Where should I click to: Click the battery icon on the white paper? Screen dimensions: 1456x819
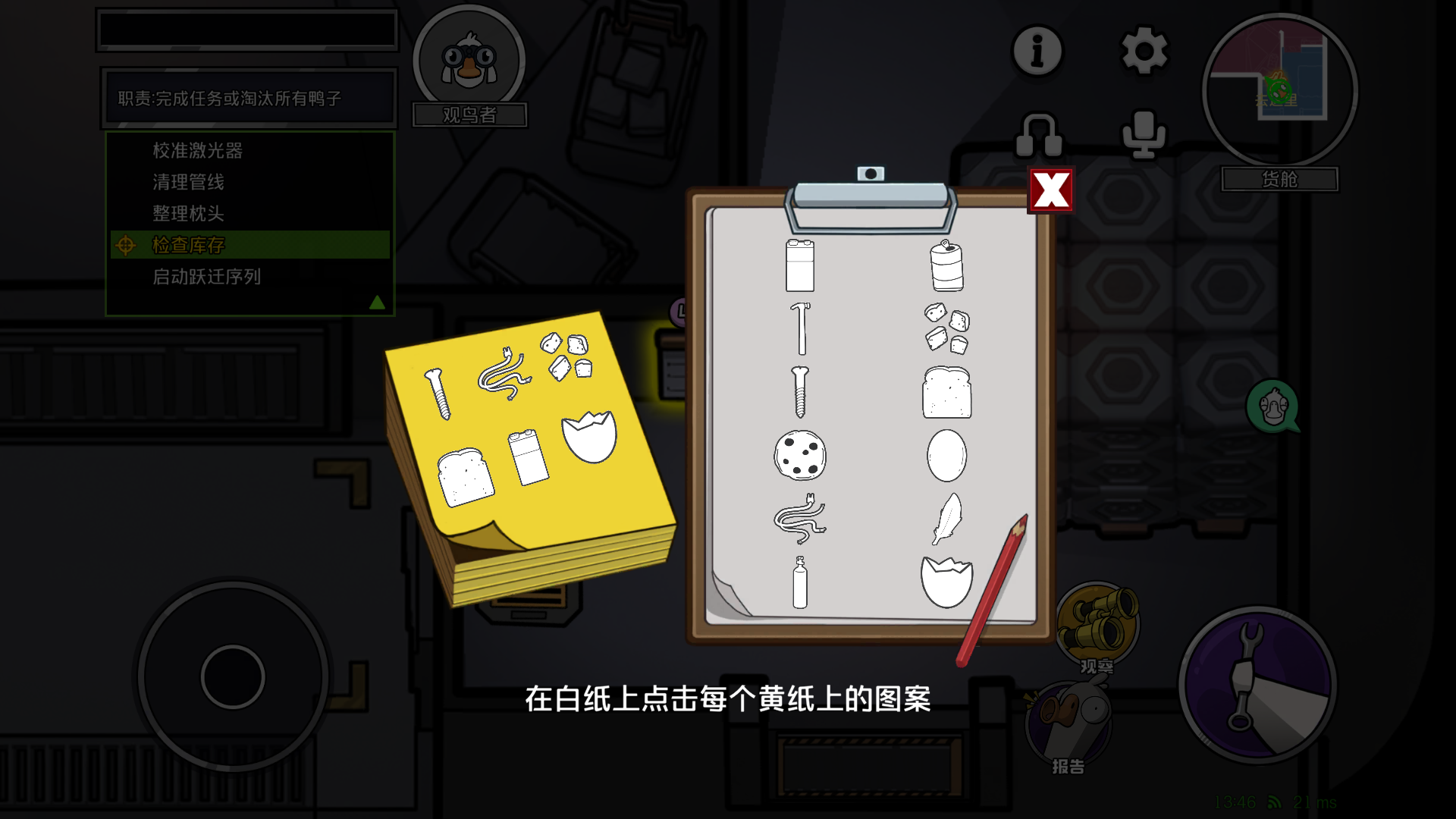coord(800,267)
